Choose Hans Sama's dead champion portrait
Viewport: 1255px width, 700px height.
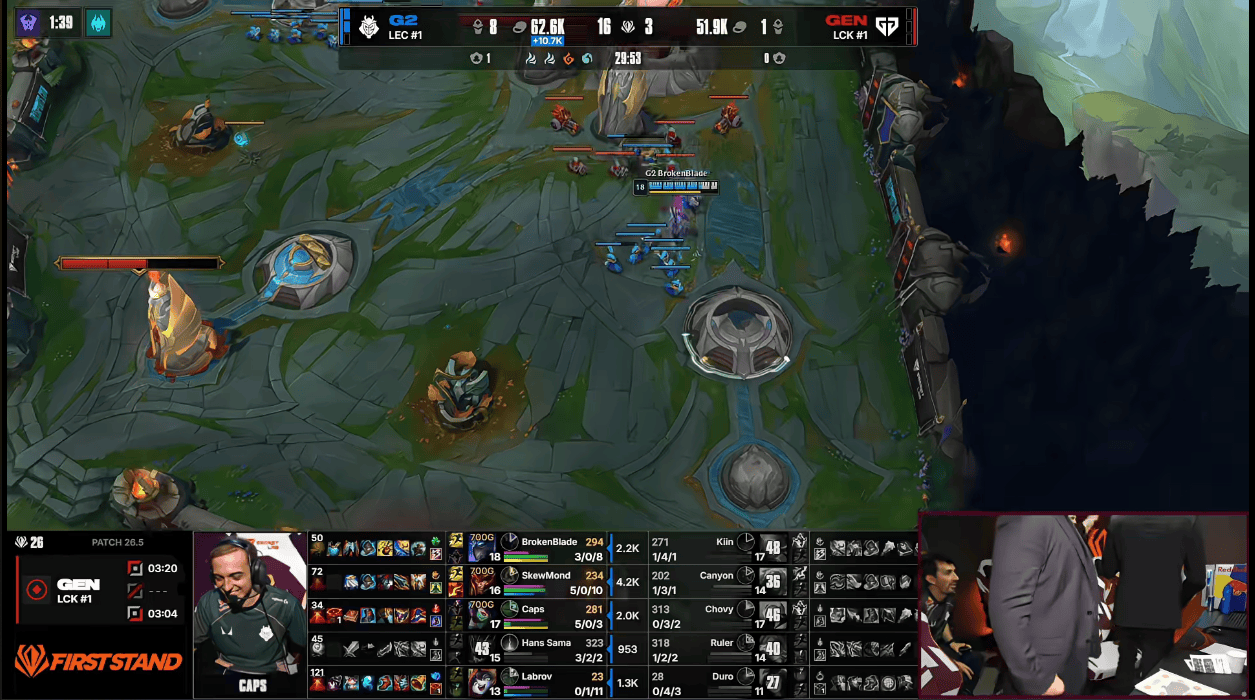pyautogui.click(x=483, y=648)
